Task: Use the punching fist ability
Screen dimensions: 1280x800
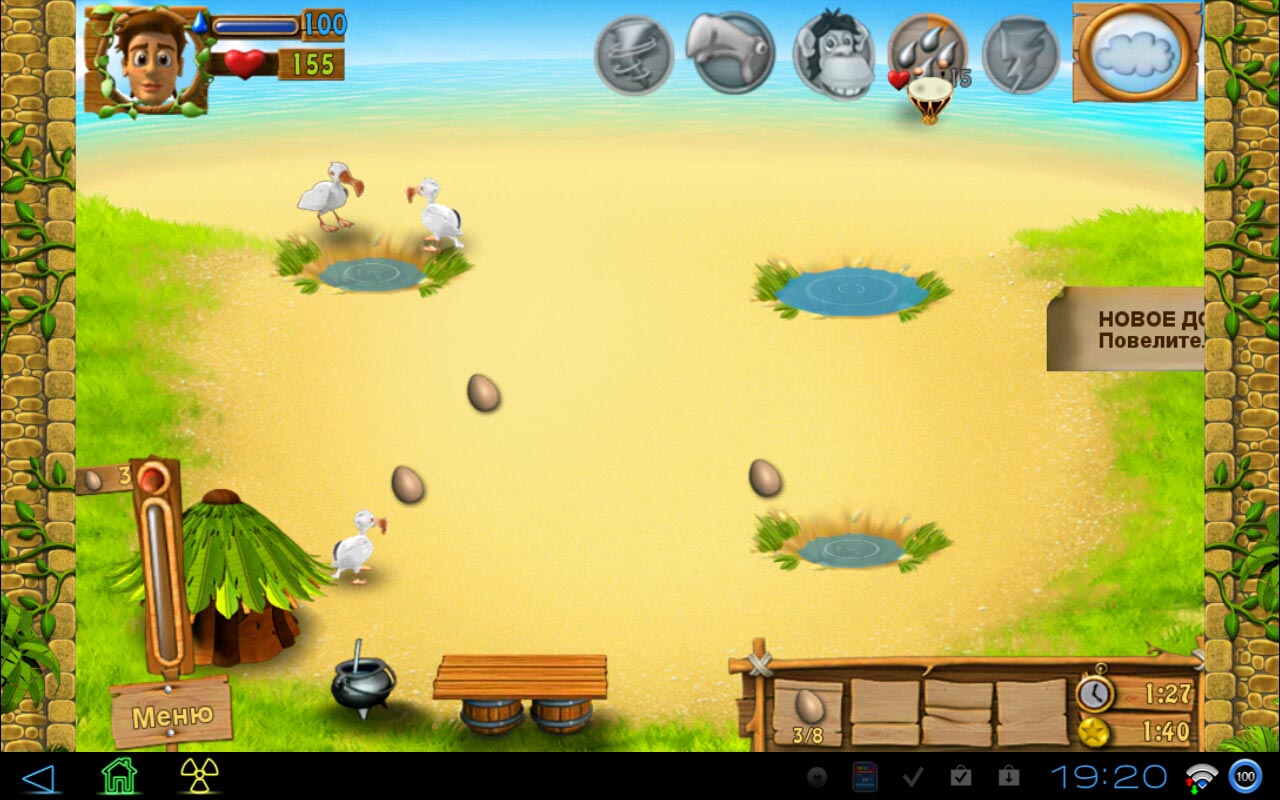Action: coord(730,52)
